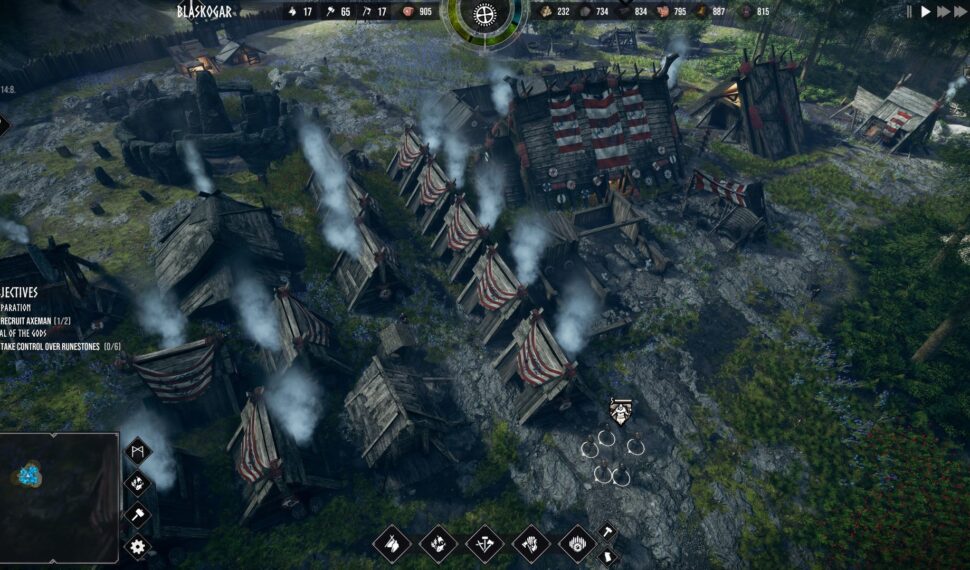This screenshot has height=570, width=970.
Task: Open the gear settings icon
Action: (x=138, y=546)
